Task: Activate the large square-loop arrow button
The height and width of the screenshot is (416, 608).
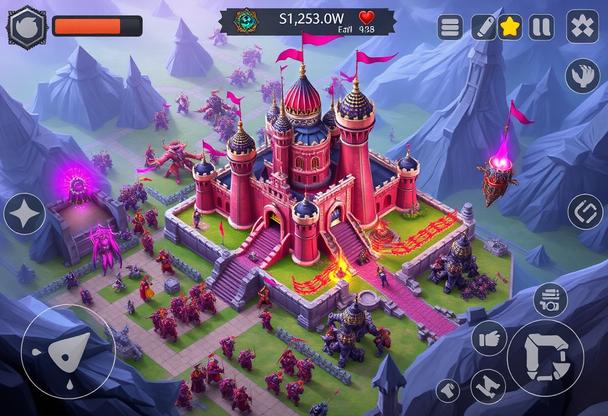Action: [545, 357]
